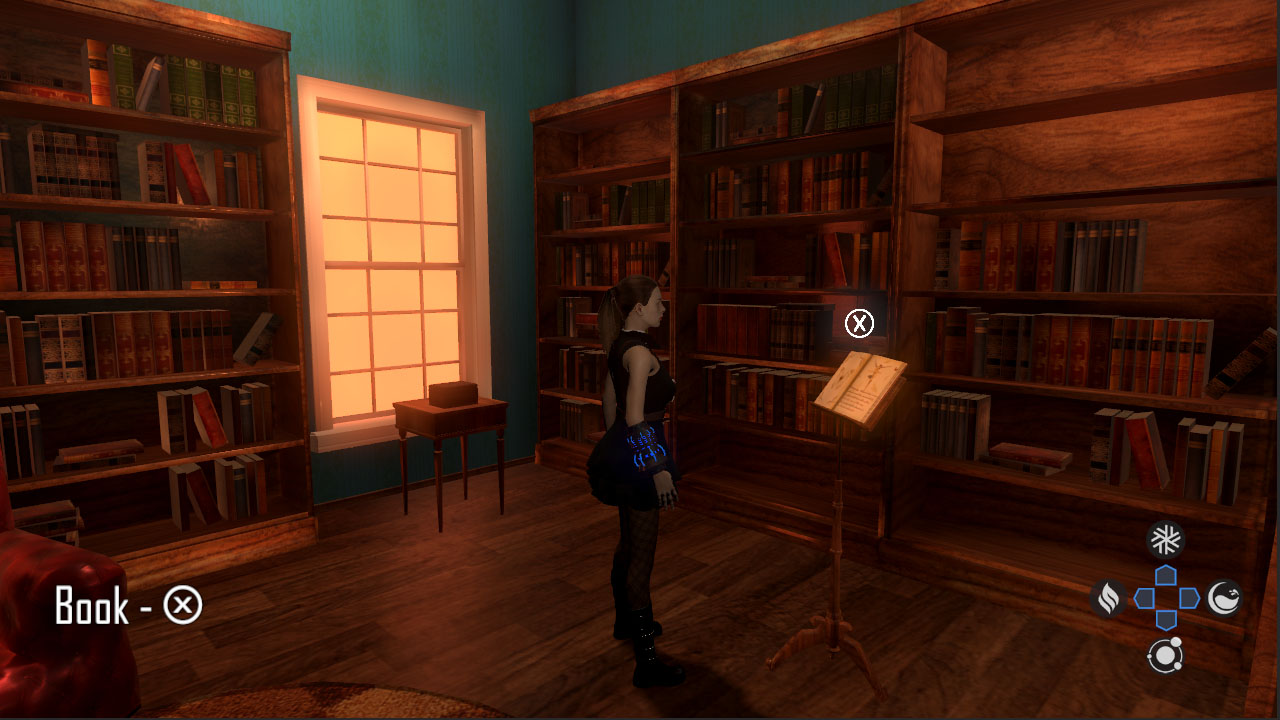Select the orbiting atom spell icon
Viewport: 1280px width, 720px height.
[1166, 657]
